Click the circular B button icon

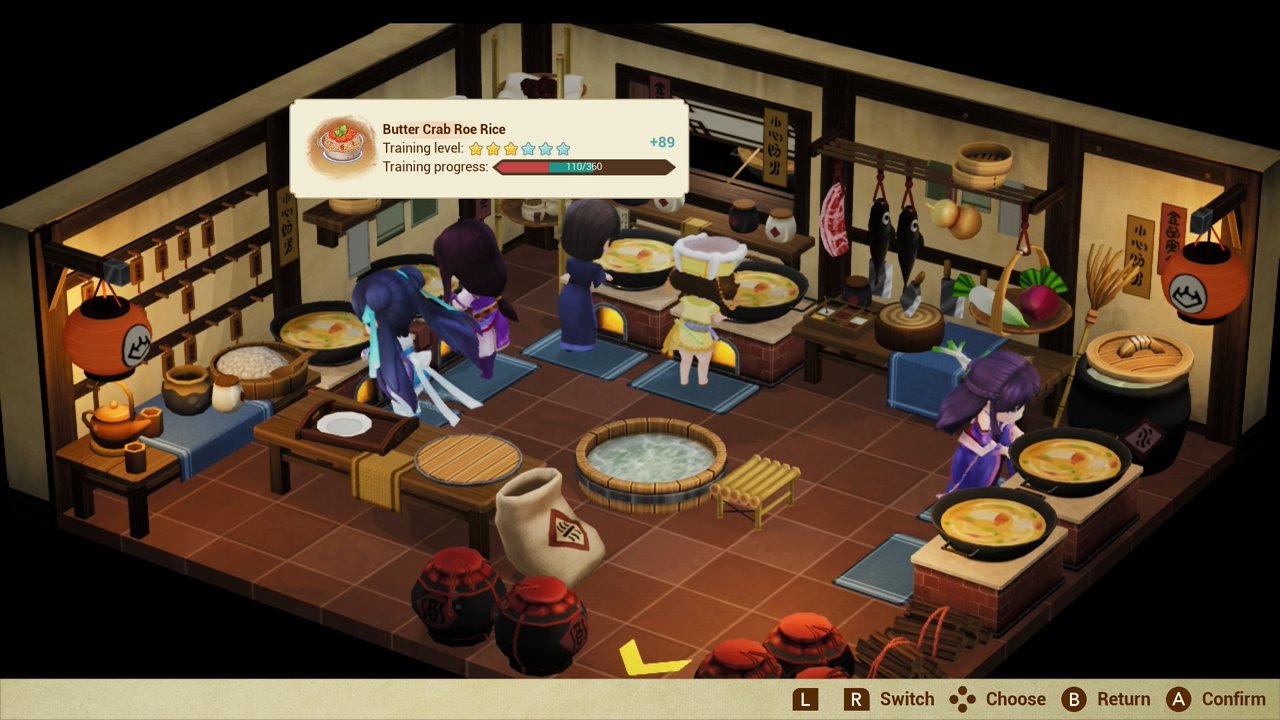coord(1073,698)
